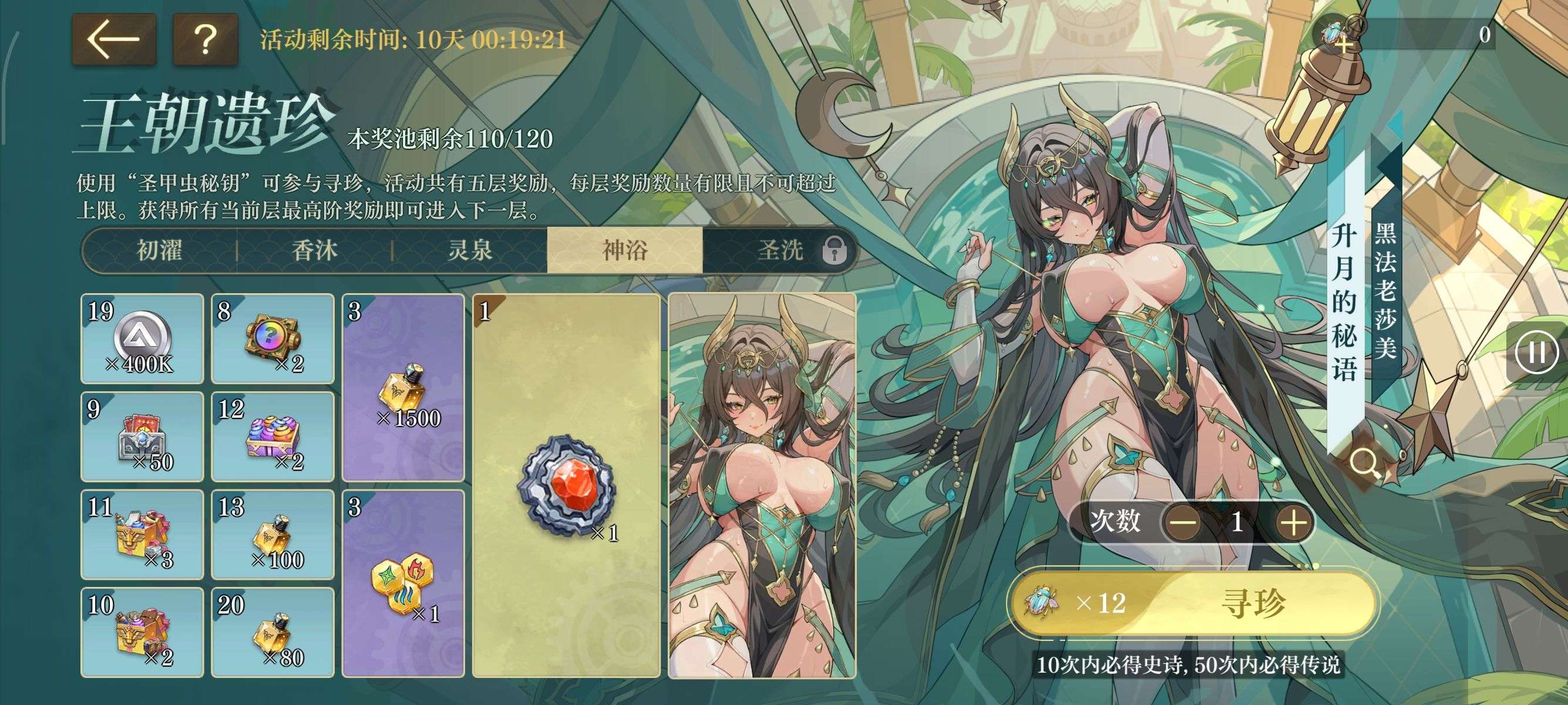Switch to the 初濯 tier tab
The height and width of the screenshot is (705, 1568).
pos(160,250)
